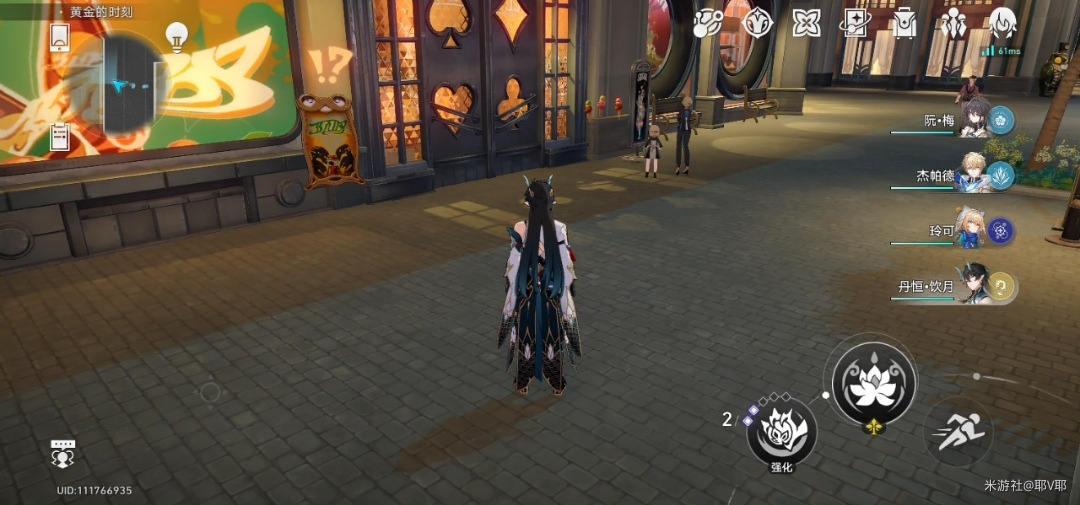Open the round star emblem icon
Screen dimensions: 1080x505
[757, 23]
